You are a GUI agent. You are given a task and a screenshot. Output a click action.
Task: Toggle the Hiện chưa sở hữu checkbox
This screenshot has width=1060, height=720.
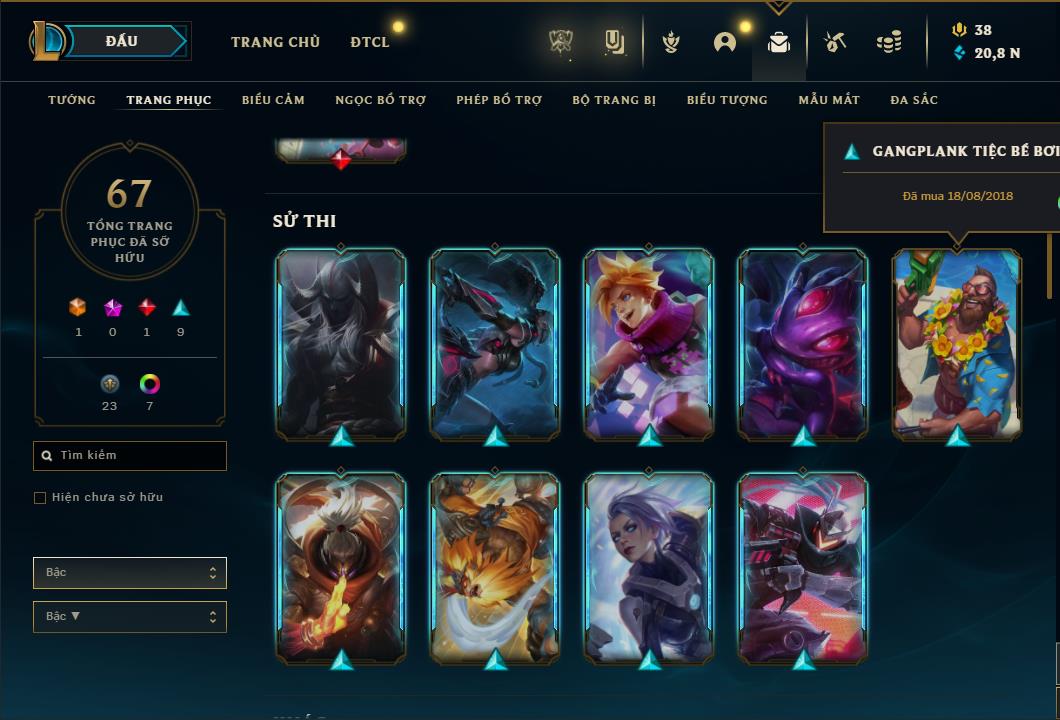40,498
